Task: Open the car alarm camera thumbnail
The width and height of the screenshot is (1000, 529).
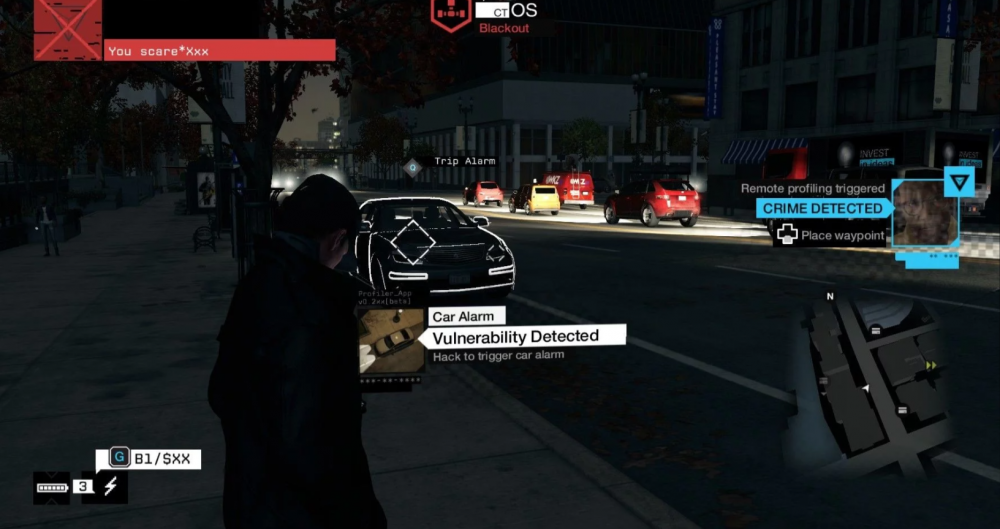Action: coord(391,340)
